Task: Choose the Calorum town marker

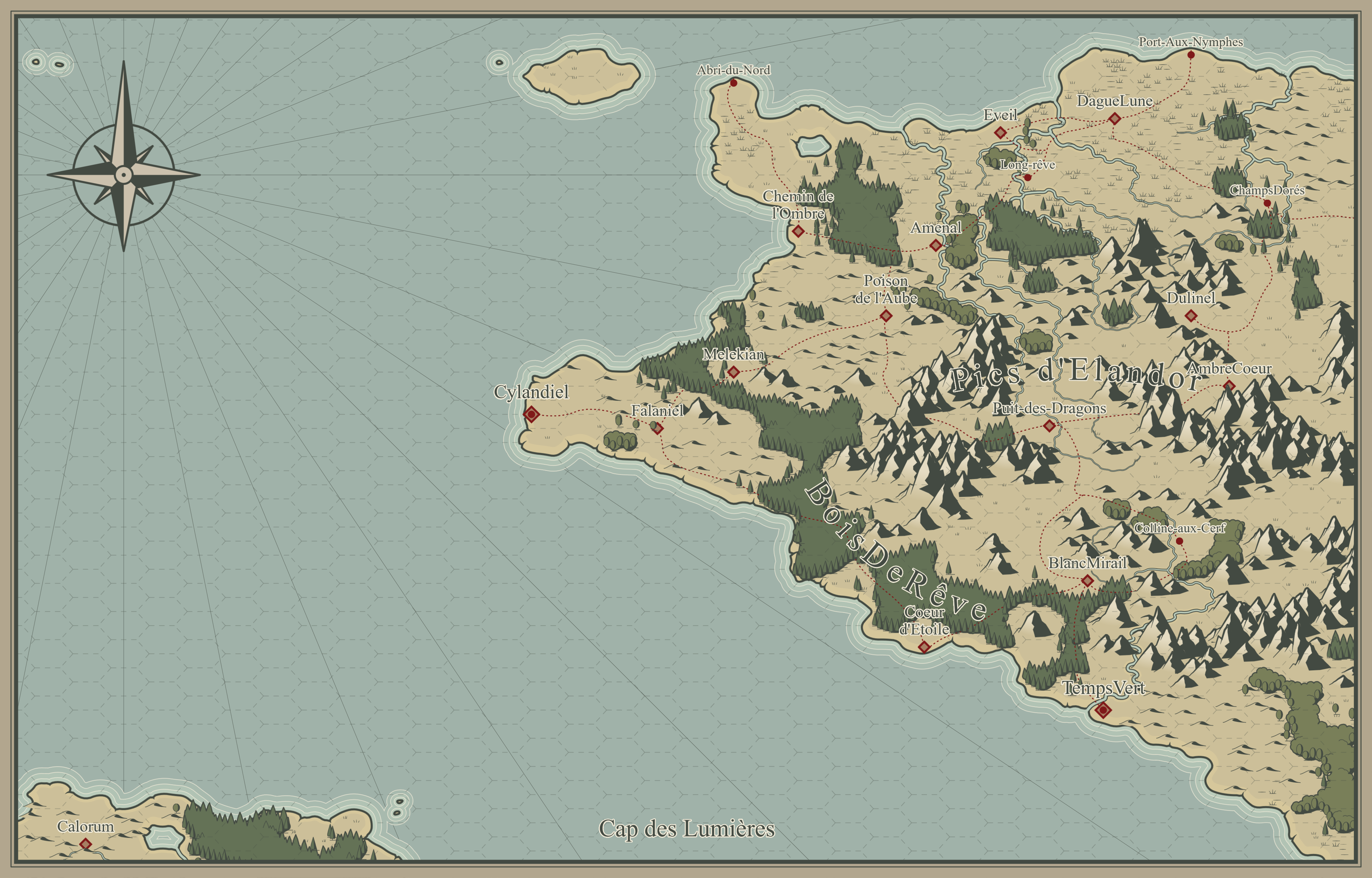Action: click(x=85, y=844)
